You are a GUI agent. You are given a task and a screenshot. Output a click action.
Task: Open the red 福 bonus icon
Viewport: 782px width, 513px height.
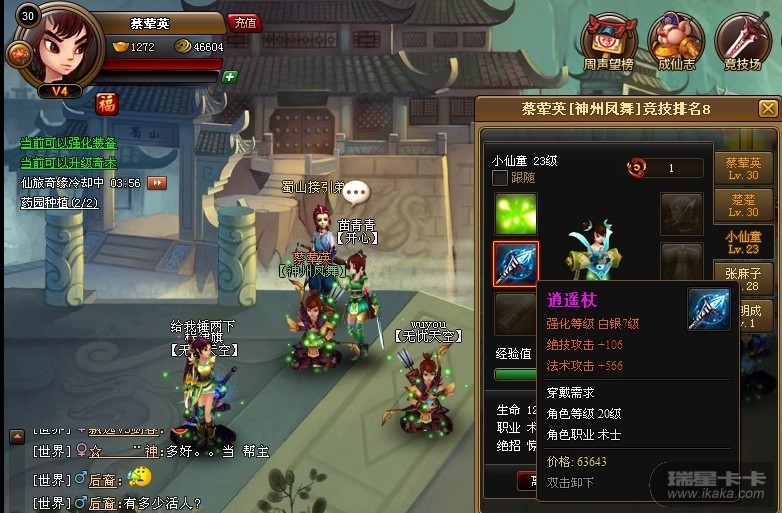point(107,103)
